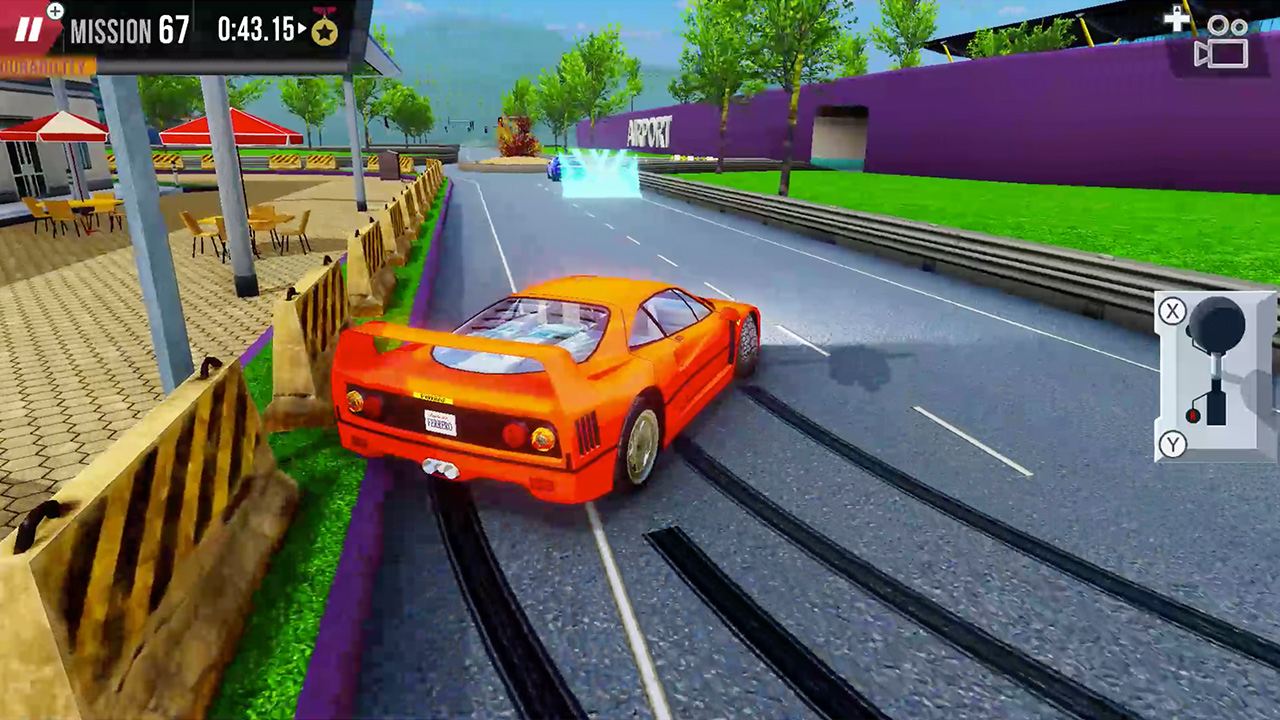Expand timer details via the small arrow
This screenshot has width=1280, height=720.
click(x=301, y=28)
